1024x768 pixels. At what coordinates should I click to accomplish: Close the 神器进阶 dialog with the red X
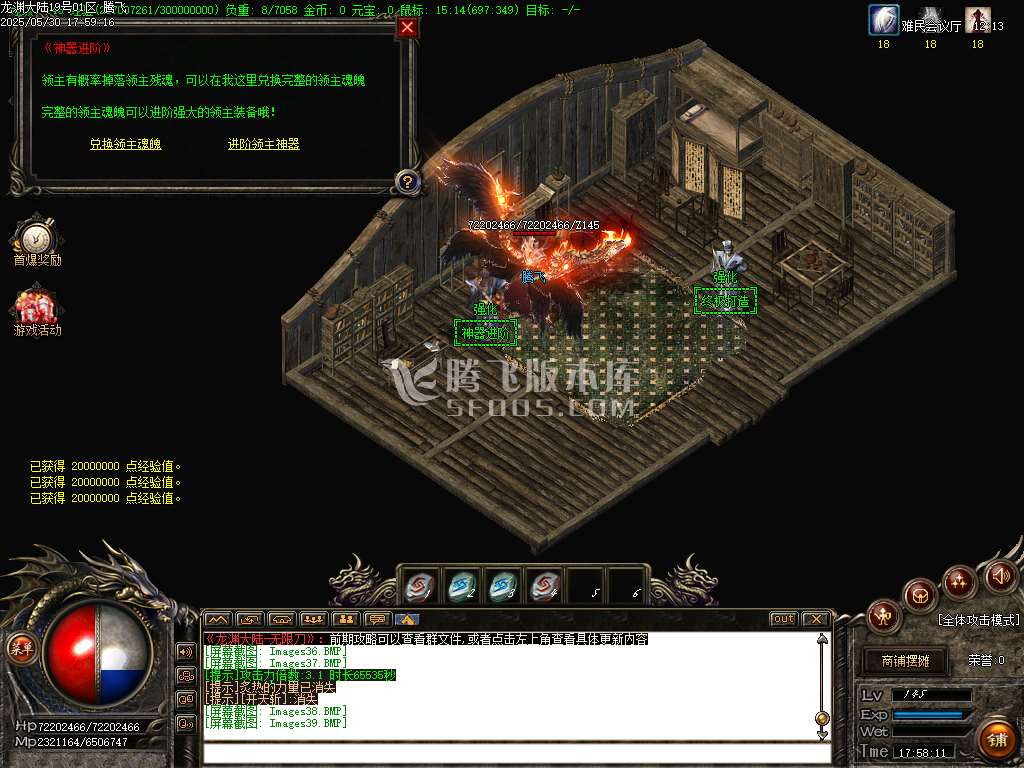407,27
